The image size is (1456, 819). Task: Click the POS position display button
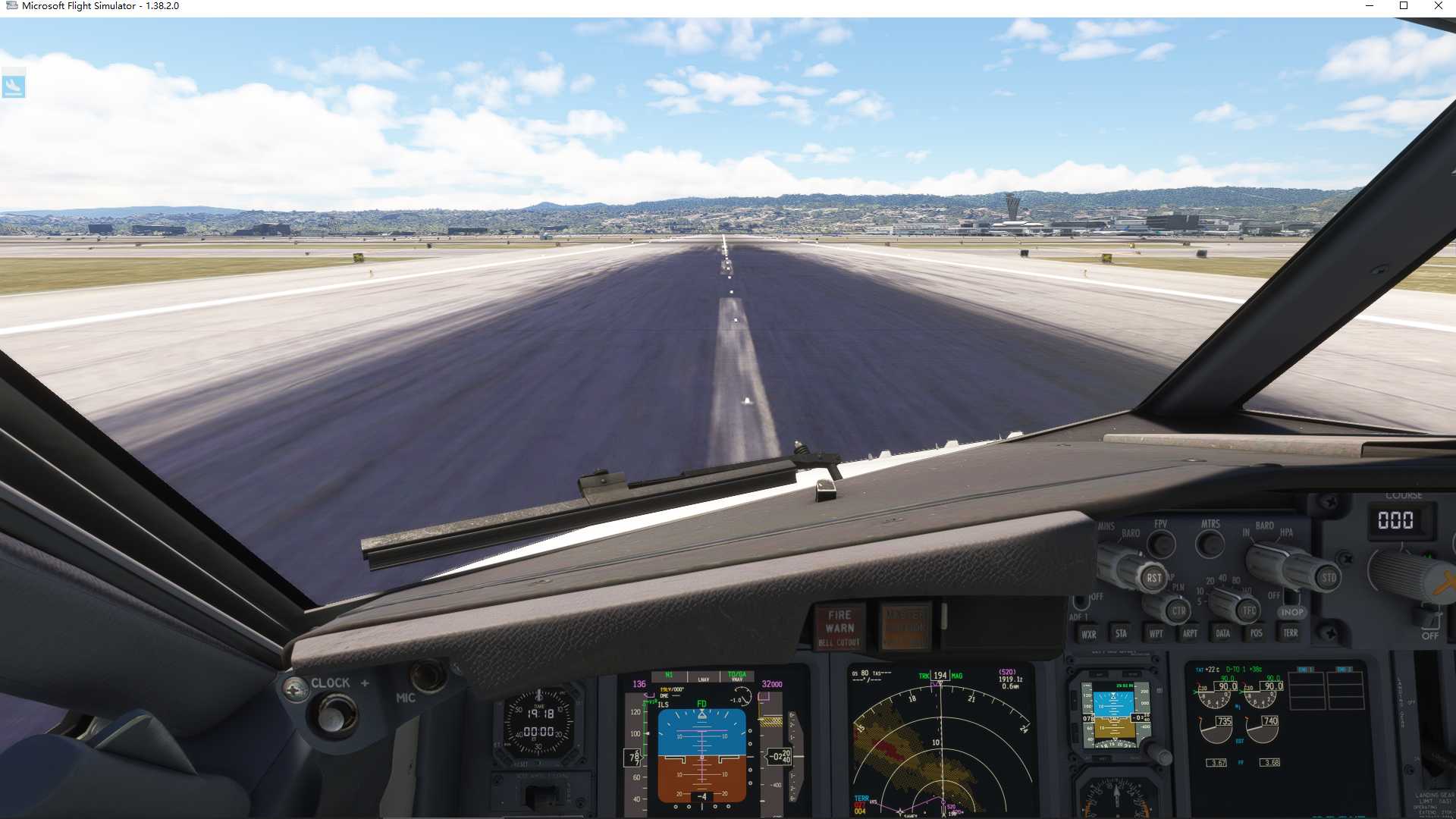(x=1255, y=633)
